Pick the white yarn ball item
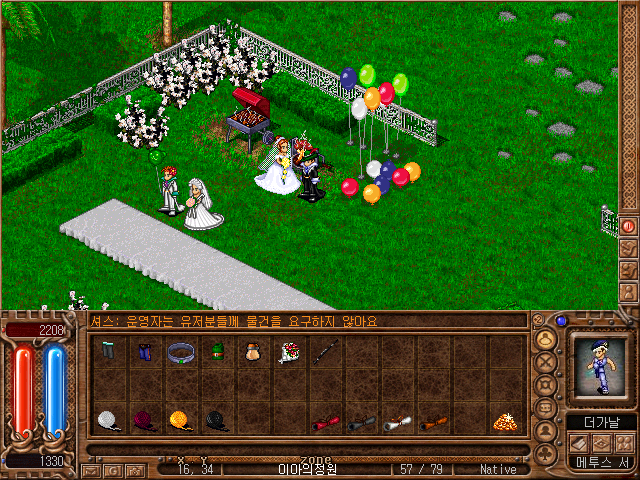The height and width of the screenshot is (480, 640). pos(108,421)
